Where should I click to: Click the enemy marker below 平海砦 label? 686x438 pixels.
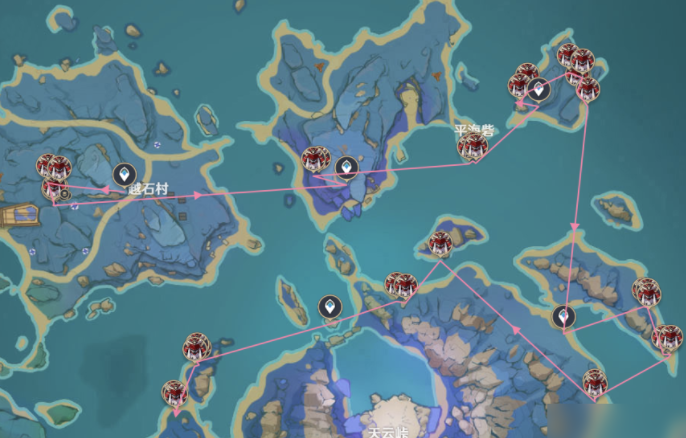[472, 148]
